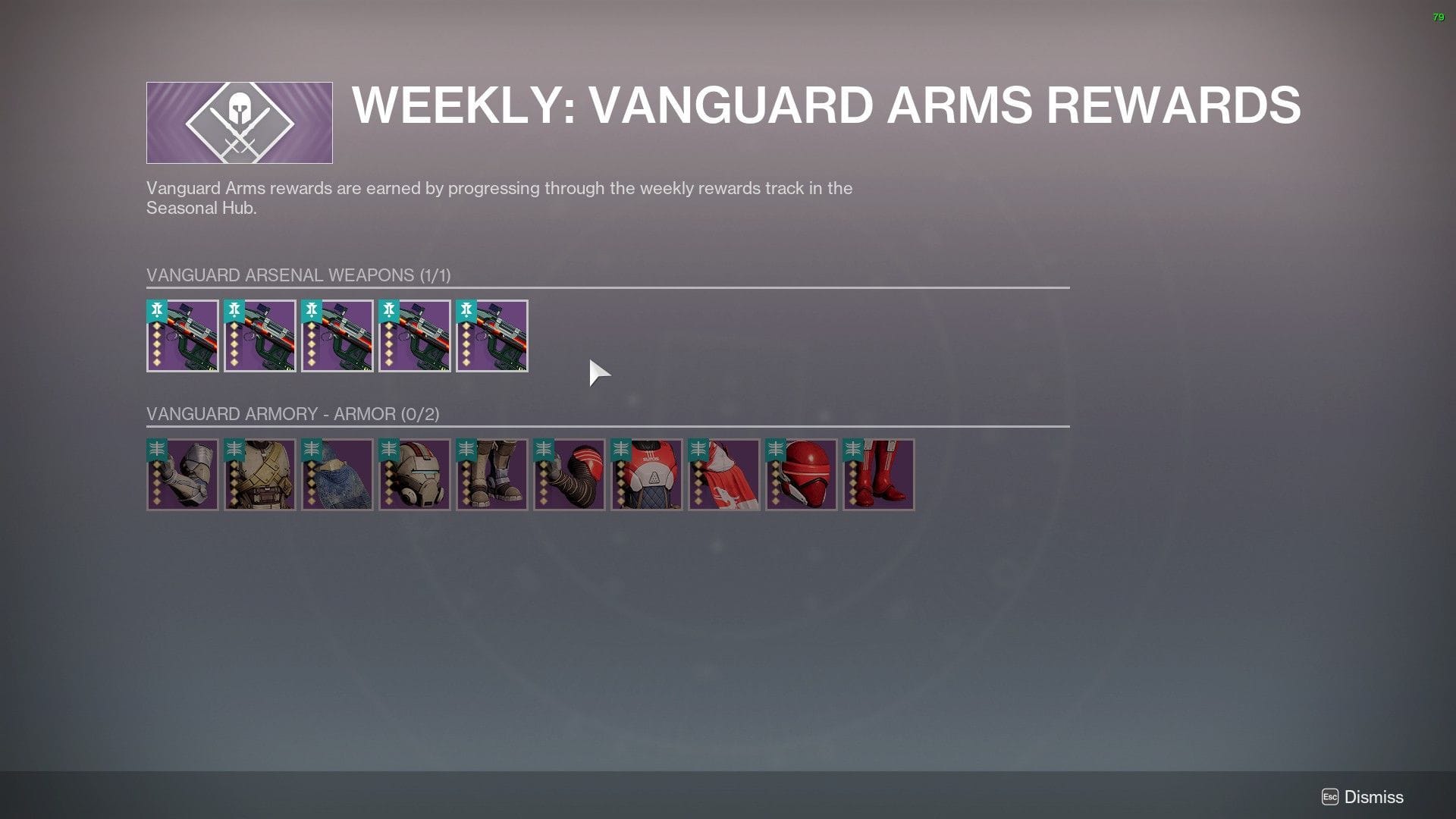Select the metal gauntlets armor icon

(x=183, y=474)
